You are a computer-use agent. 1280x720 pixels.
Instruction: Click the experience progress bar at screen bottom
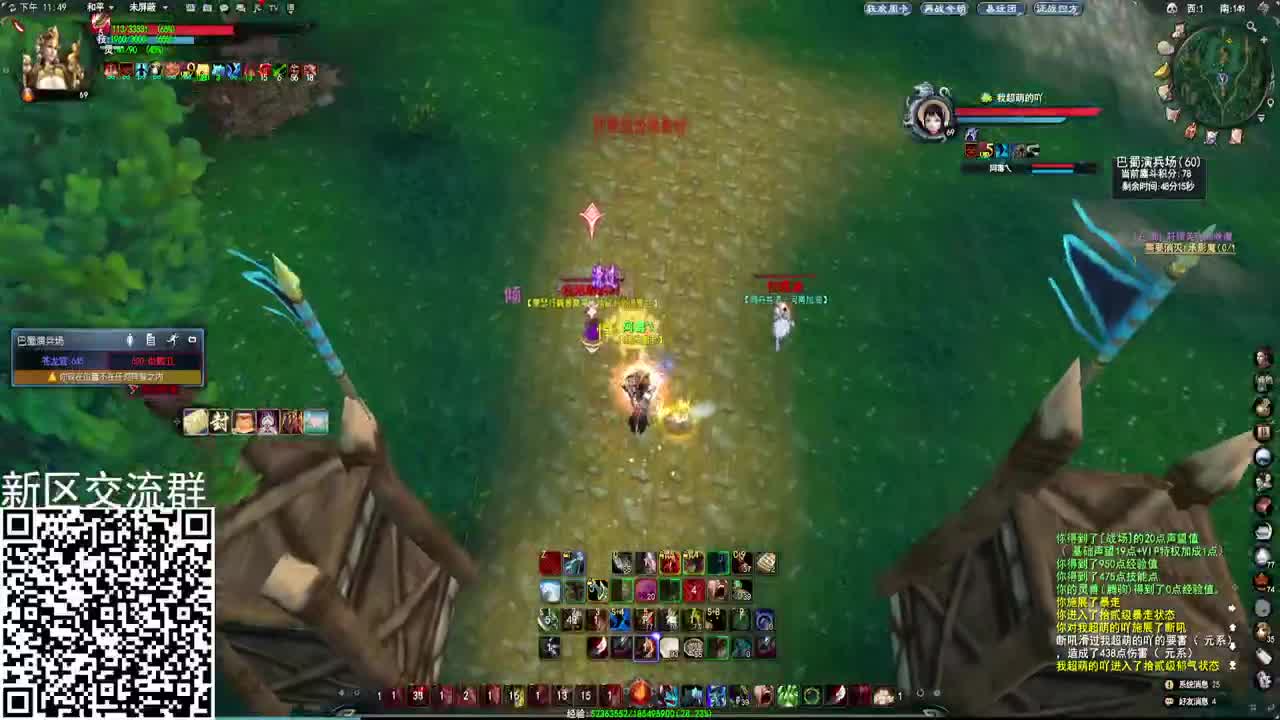click(x=640, y=714)
